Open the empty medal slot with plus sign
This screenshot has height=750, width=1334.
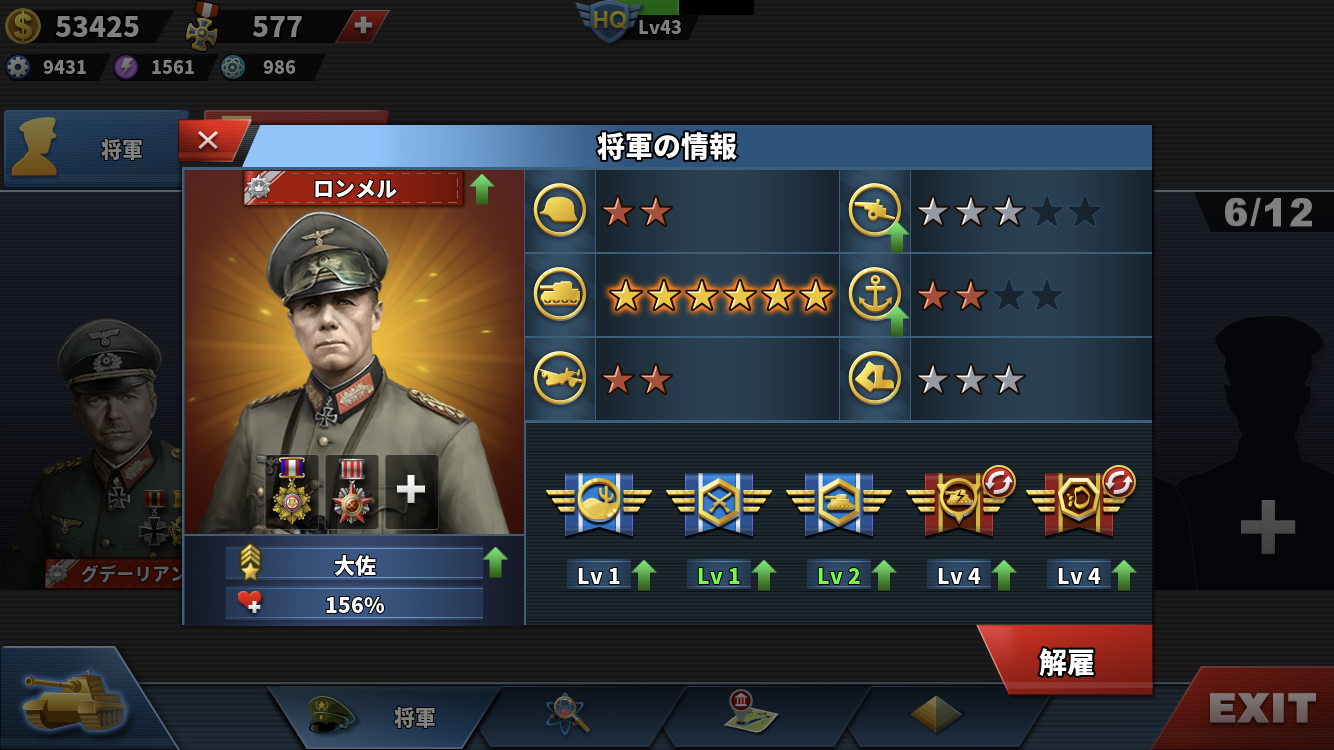pos(411,490)
